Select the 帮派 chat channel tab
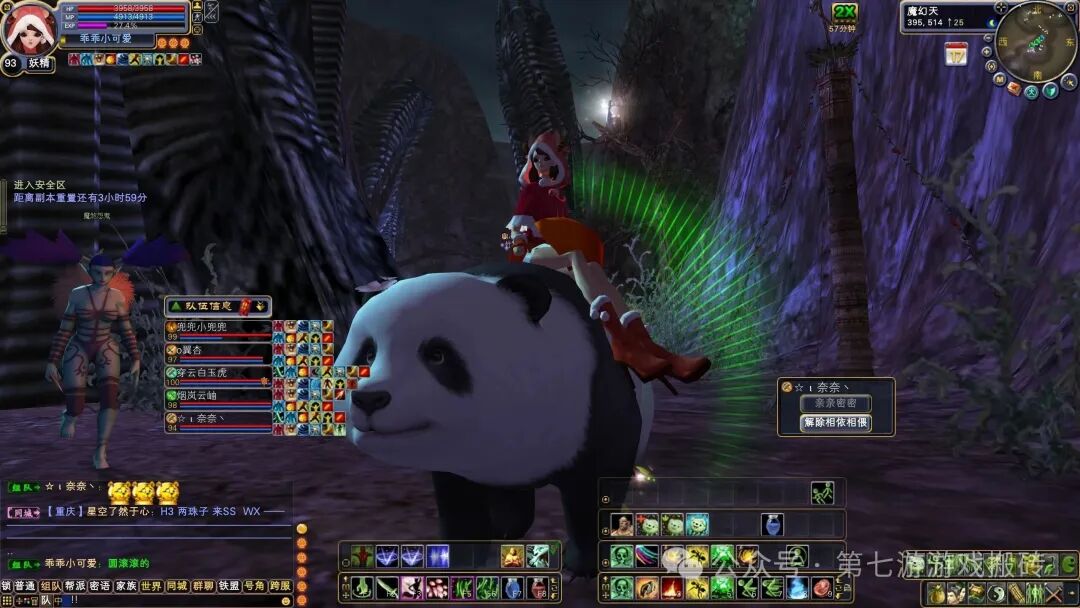This screenshot has height=608, width=1080. coord(75,586)
